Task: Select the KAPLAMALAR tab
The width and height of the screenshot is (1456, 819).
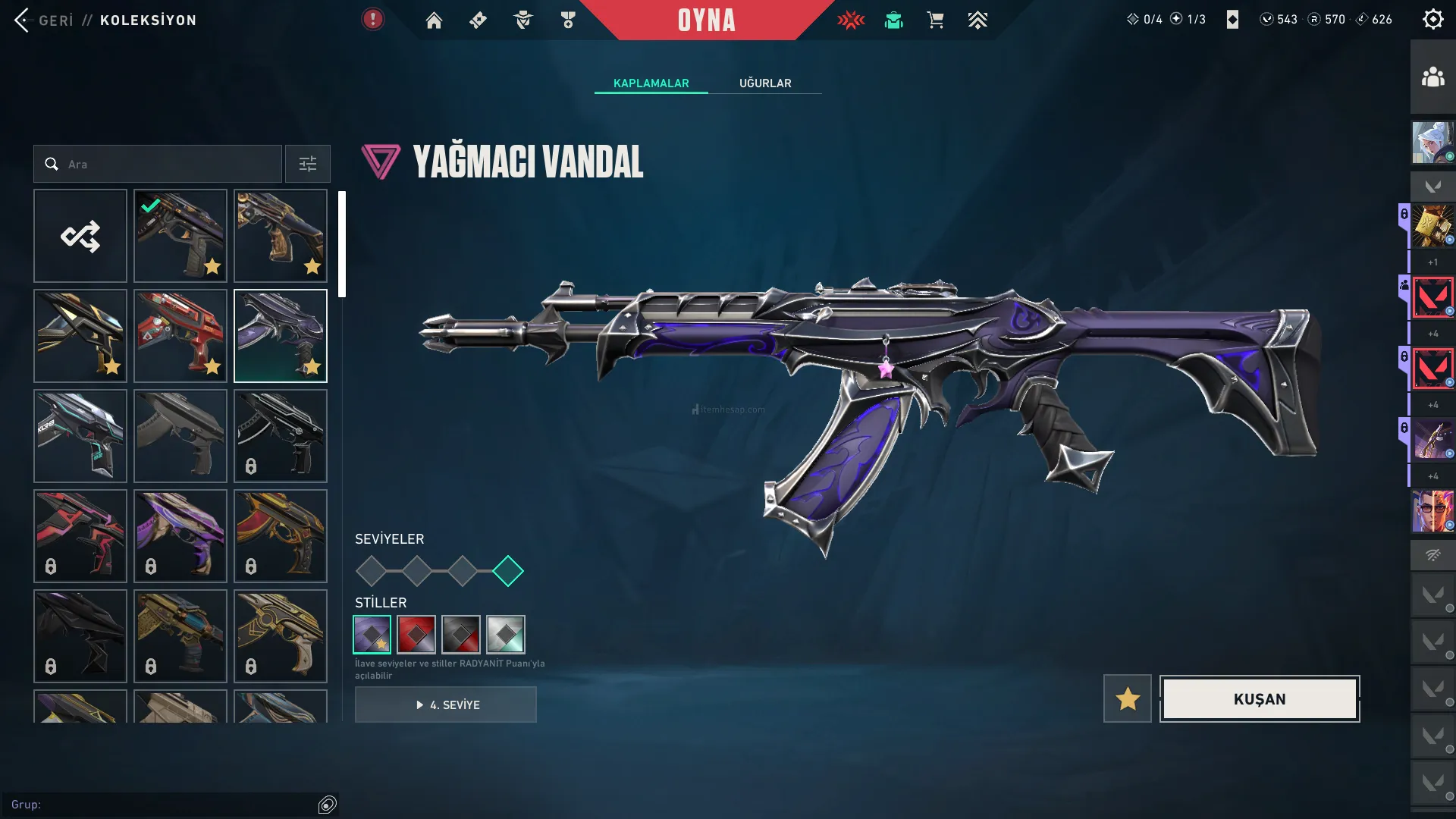Action: click(x=651, y=83)
